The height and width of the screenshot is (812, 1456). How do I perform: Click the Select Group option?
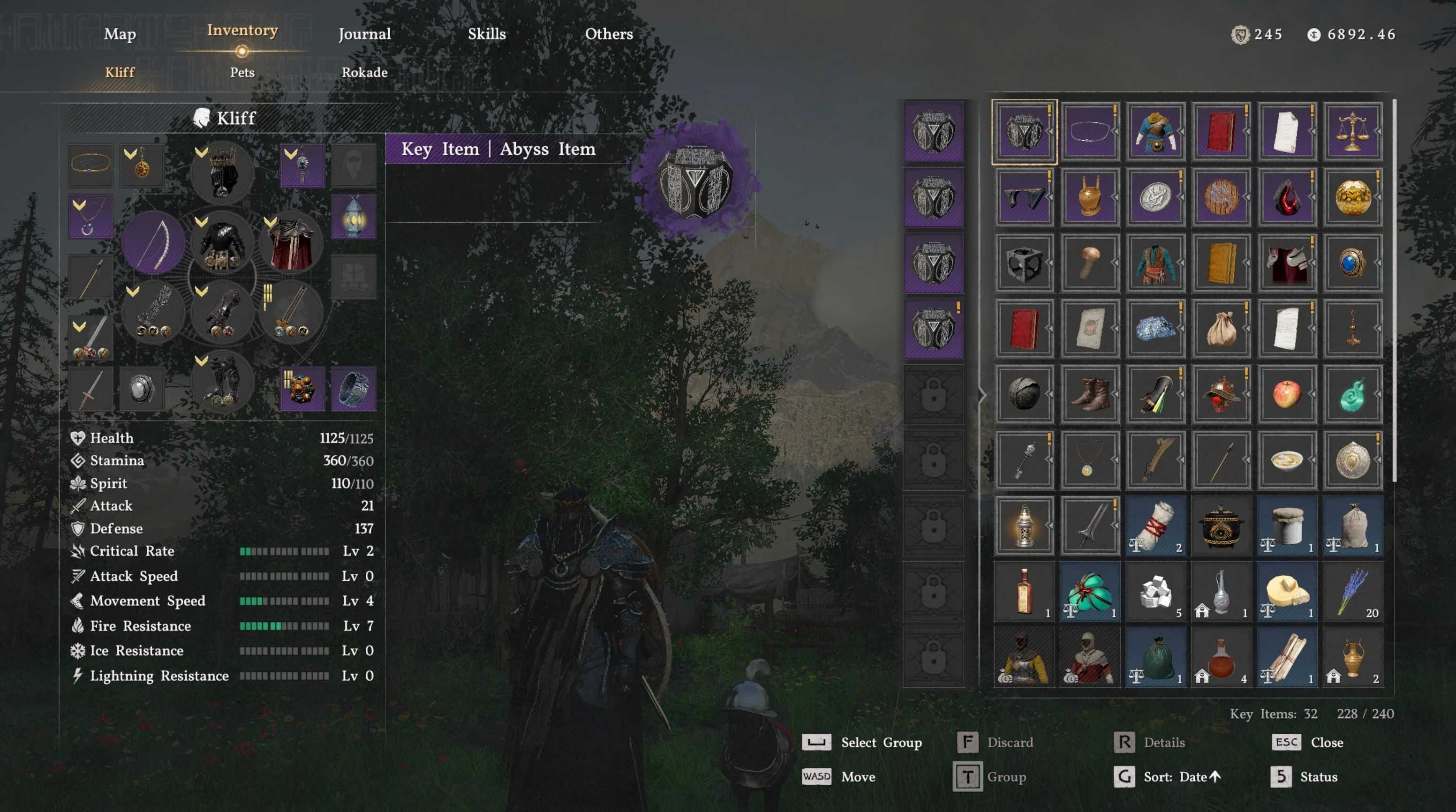click(x=881, y=742)
